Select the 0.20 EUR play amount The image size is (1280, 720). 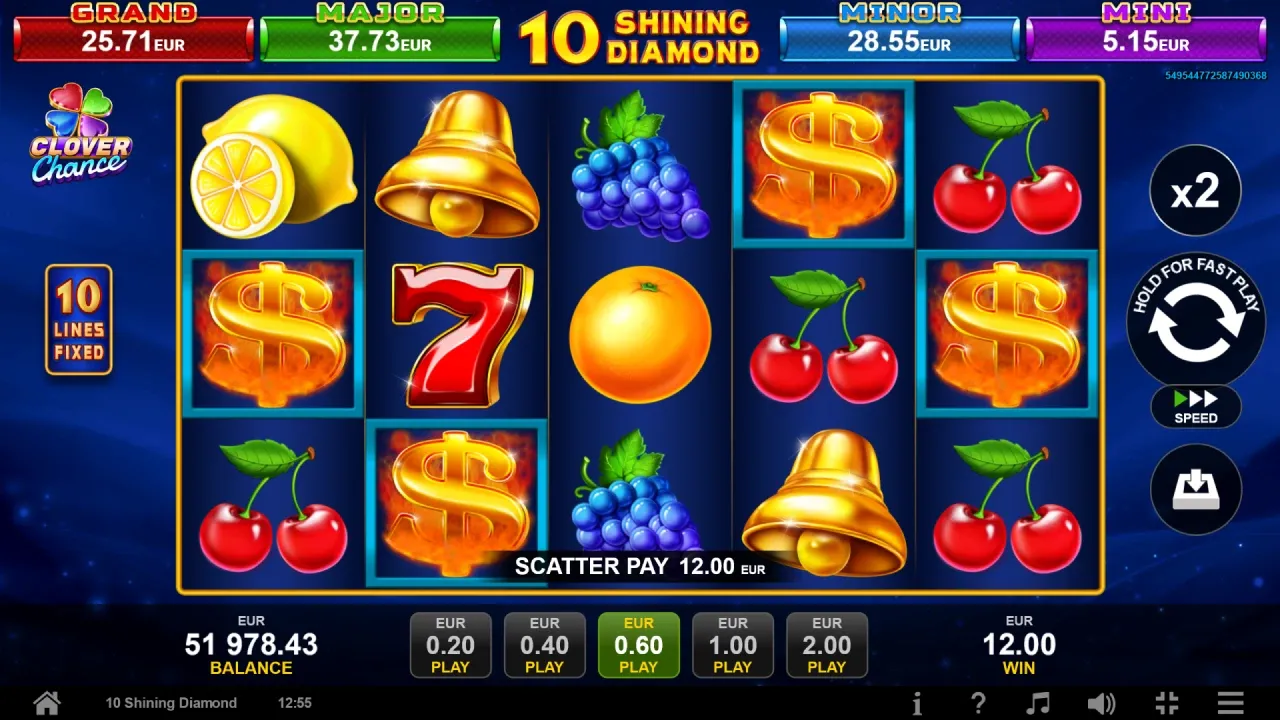point(450,645)
